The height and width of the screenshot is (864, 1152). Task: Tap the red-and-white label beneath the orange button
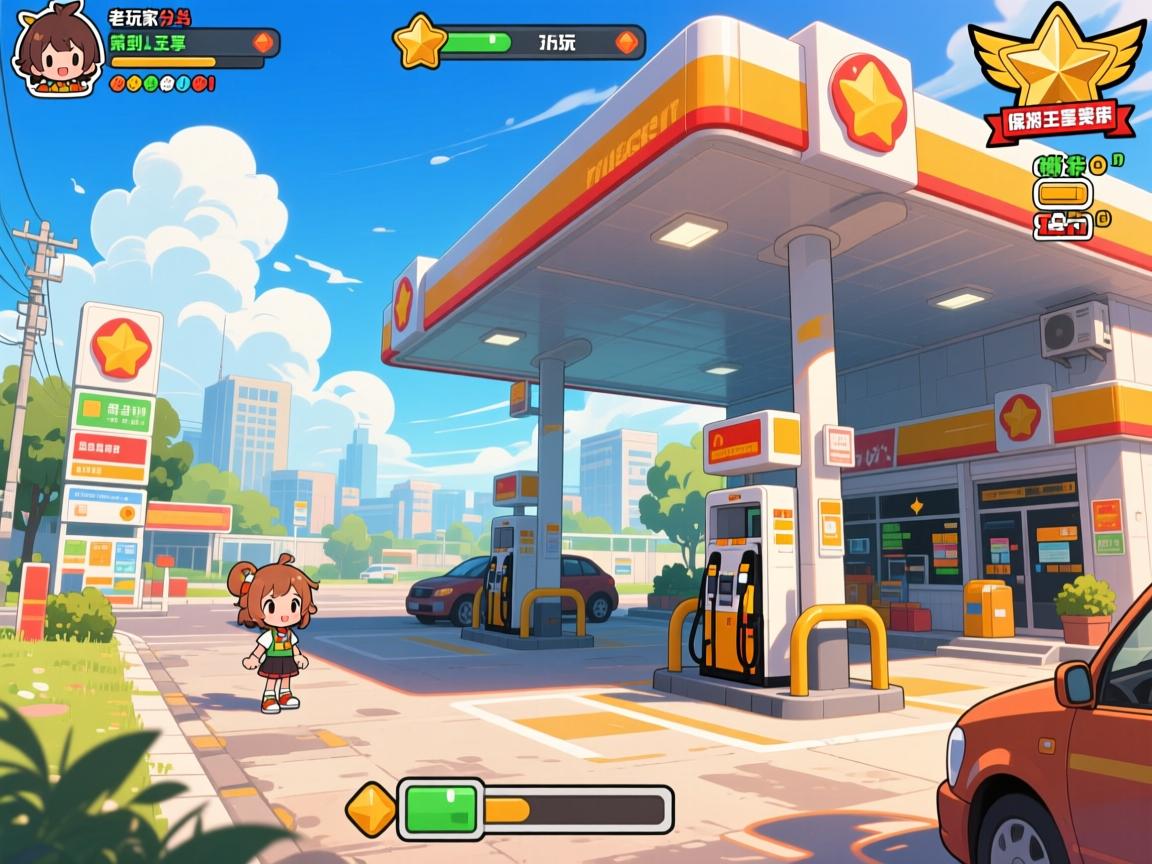pyautogui.click(x=1061, y=225)
